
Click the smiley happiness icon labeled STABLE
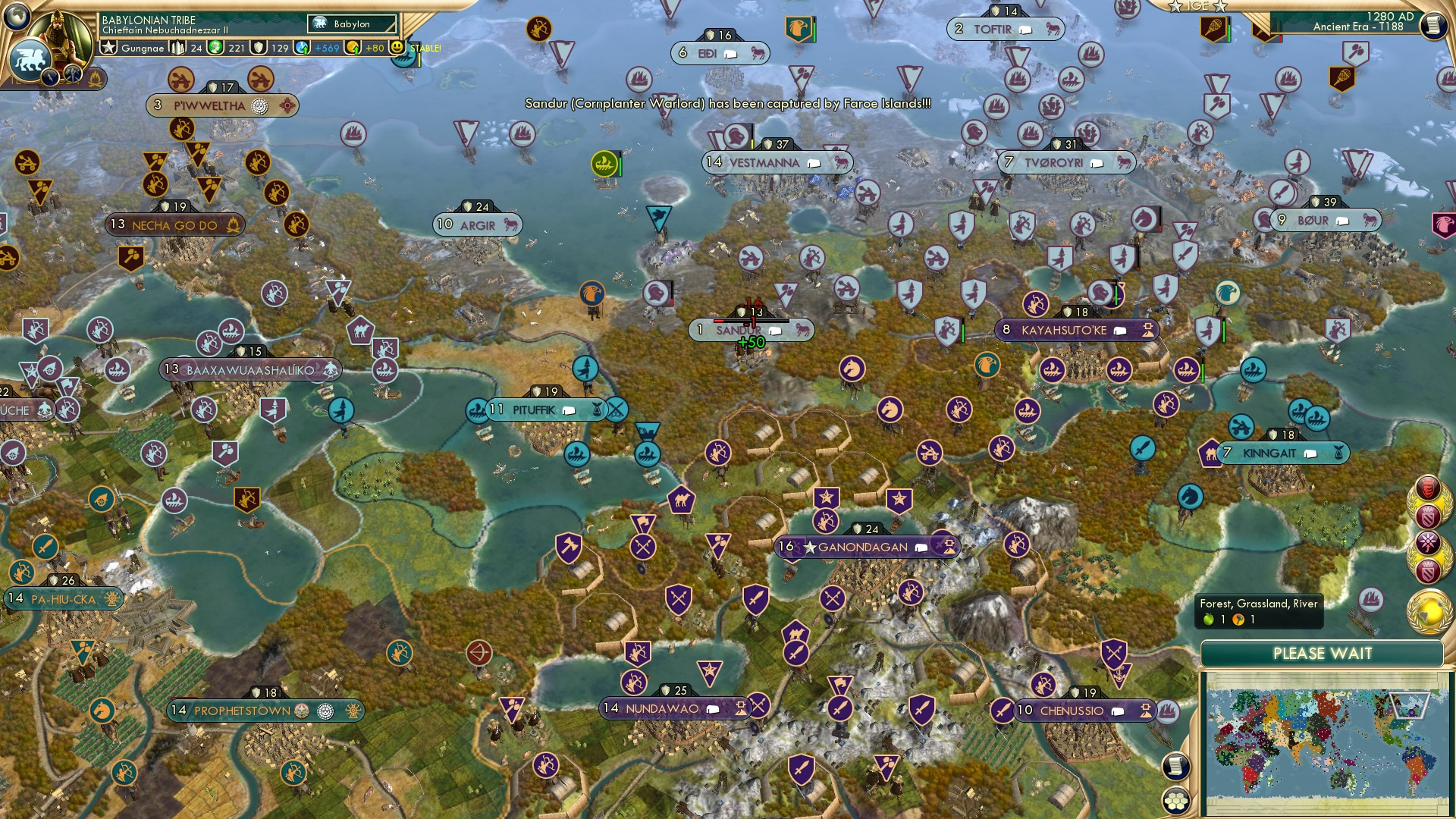(x=397, y=47)
